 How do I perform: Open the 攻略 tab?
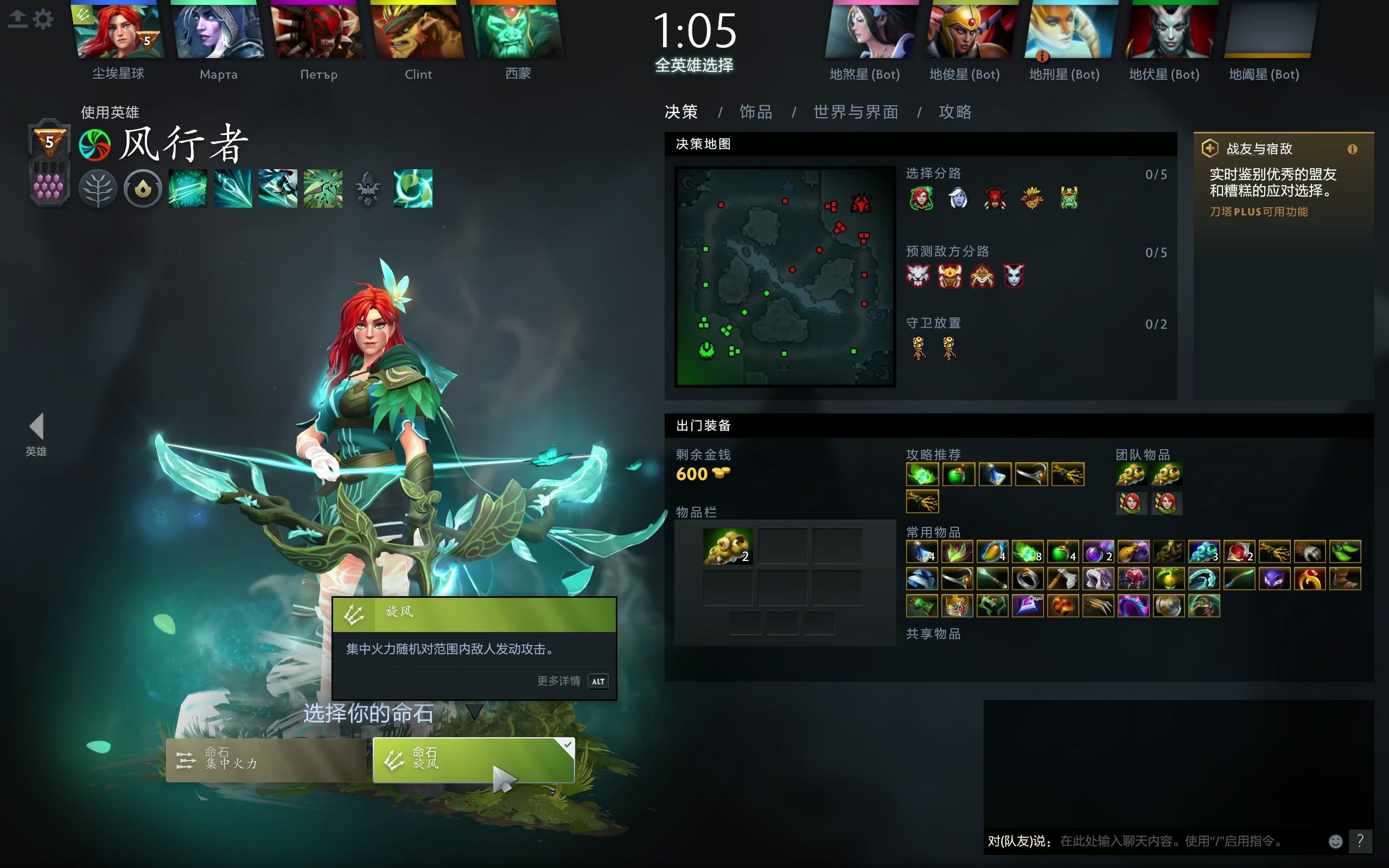click(x=955, y=112)
